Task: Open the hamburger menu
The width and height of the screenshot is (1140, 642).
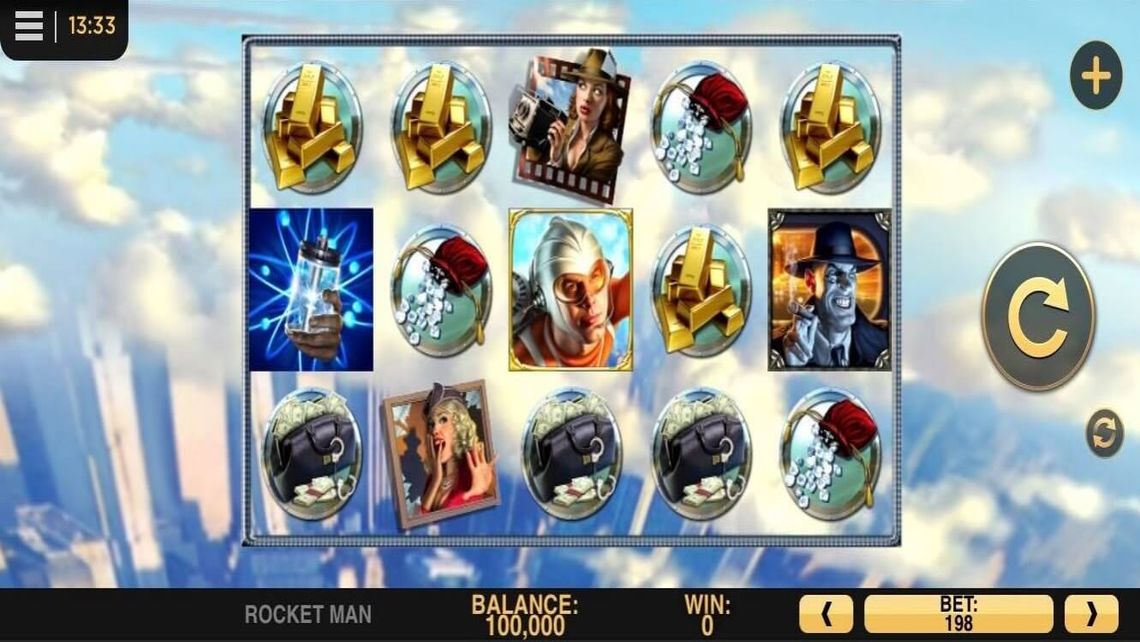Action: 29,27
